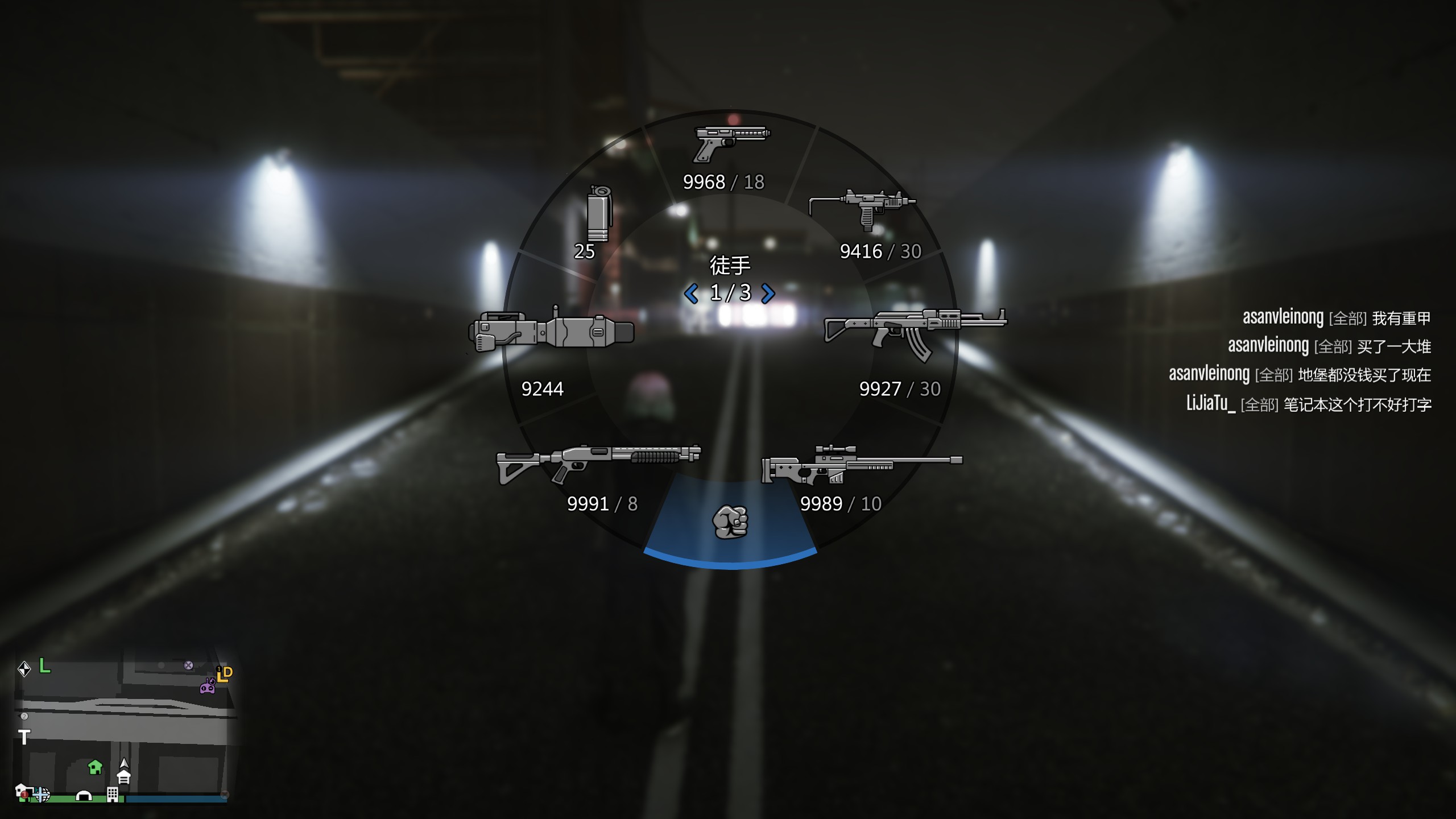1456x819 pixels.
Task: Click the white arrow player marker on minimap
Action: 124,763
